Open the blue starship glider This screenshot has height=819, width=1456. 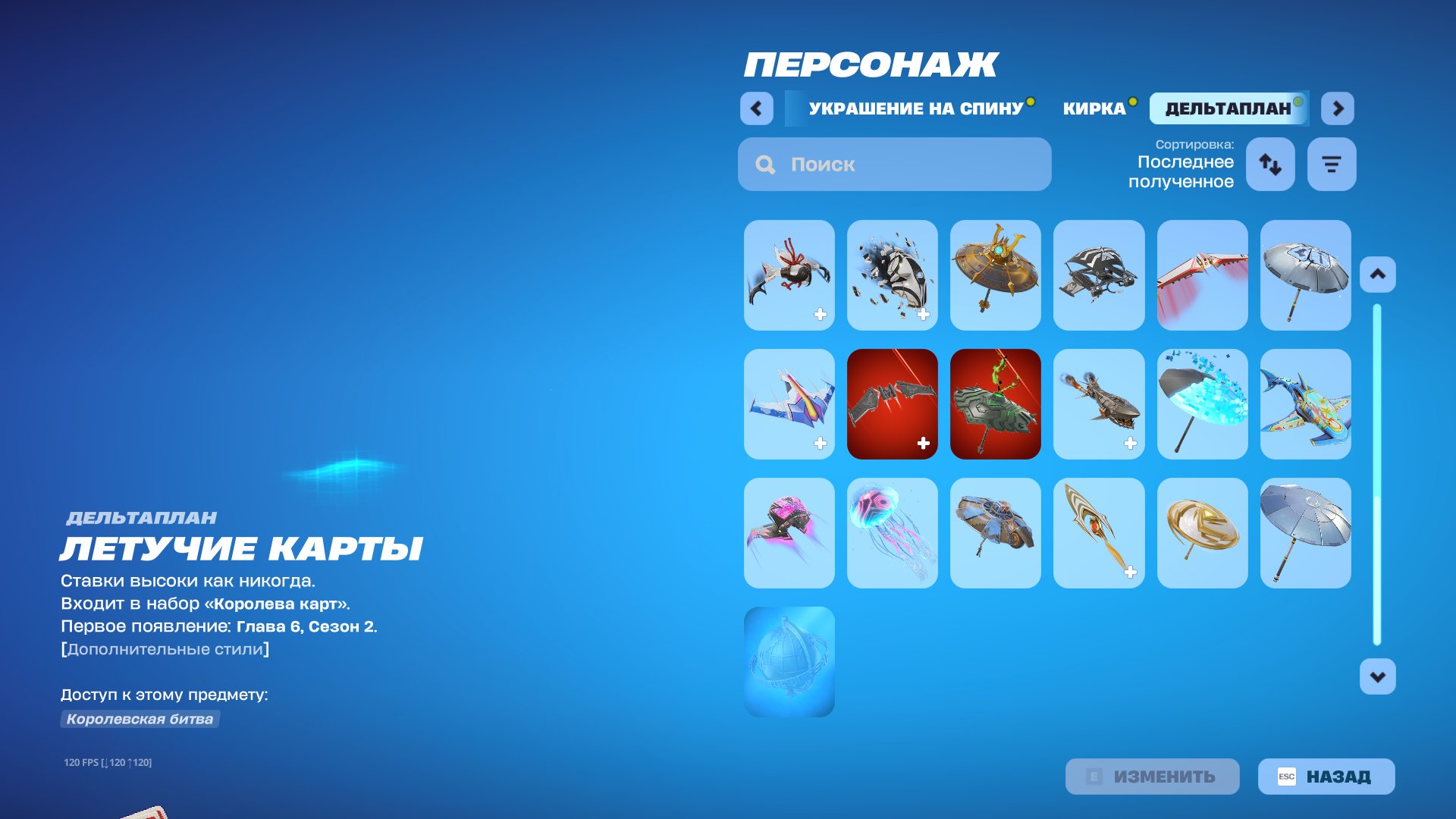tap(789, 405)
